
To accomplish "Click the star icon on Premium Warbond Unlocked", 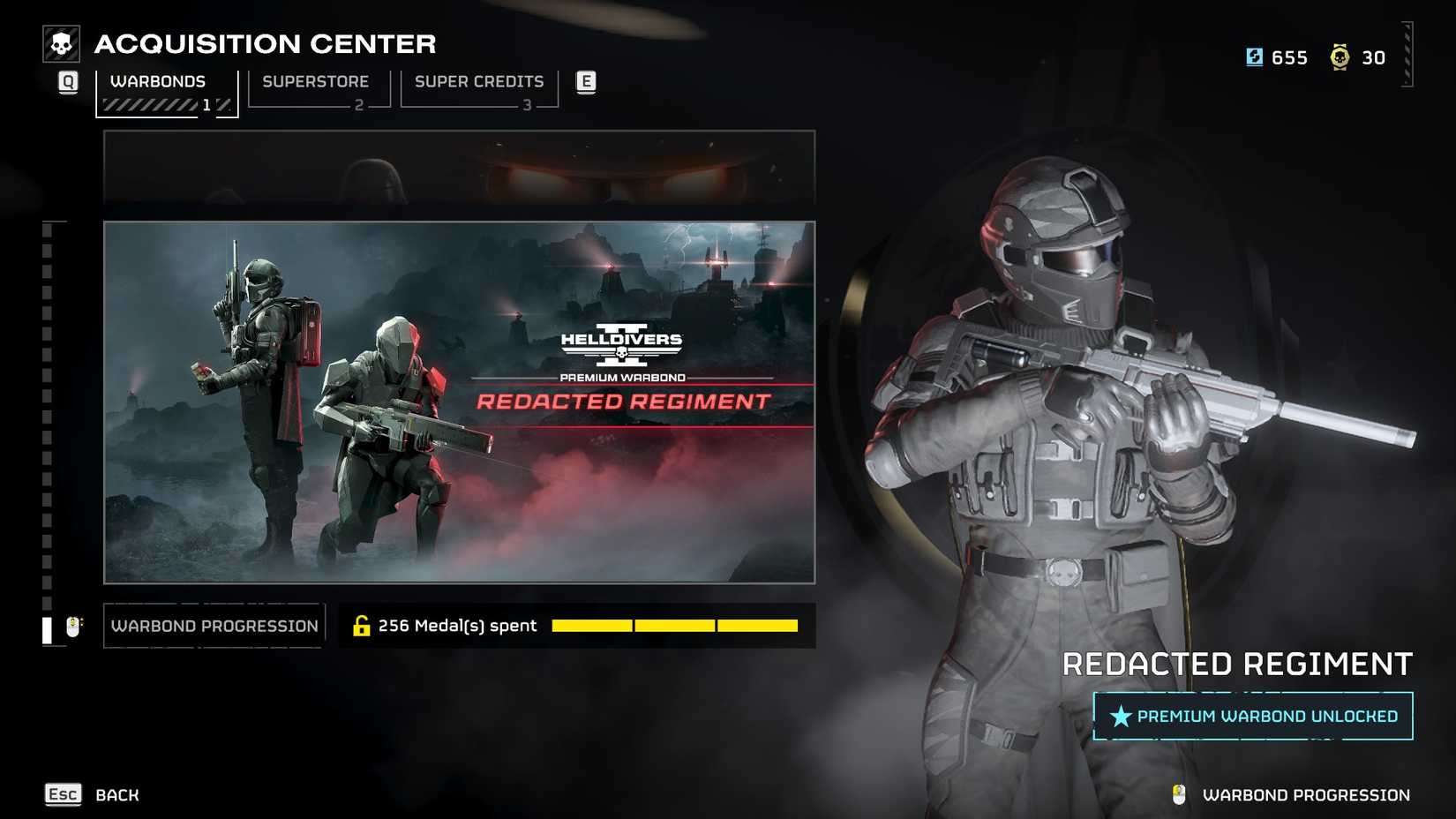I will point(1119,717).
